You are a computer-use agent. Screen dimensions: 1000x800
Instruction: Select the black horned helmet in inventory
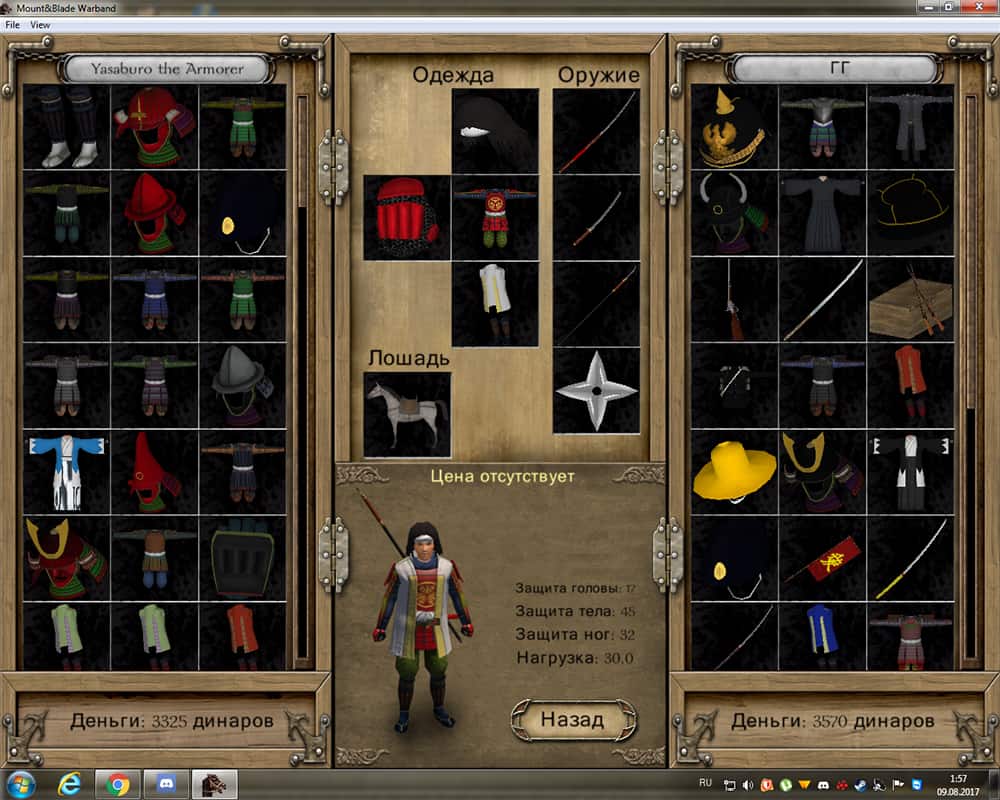point(734,212)
